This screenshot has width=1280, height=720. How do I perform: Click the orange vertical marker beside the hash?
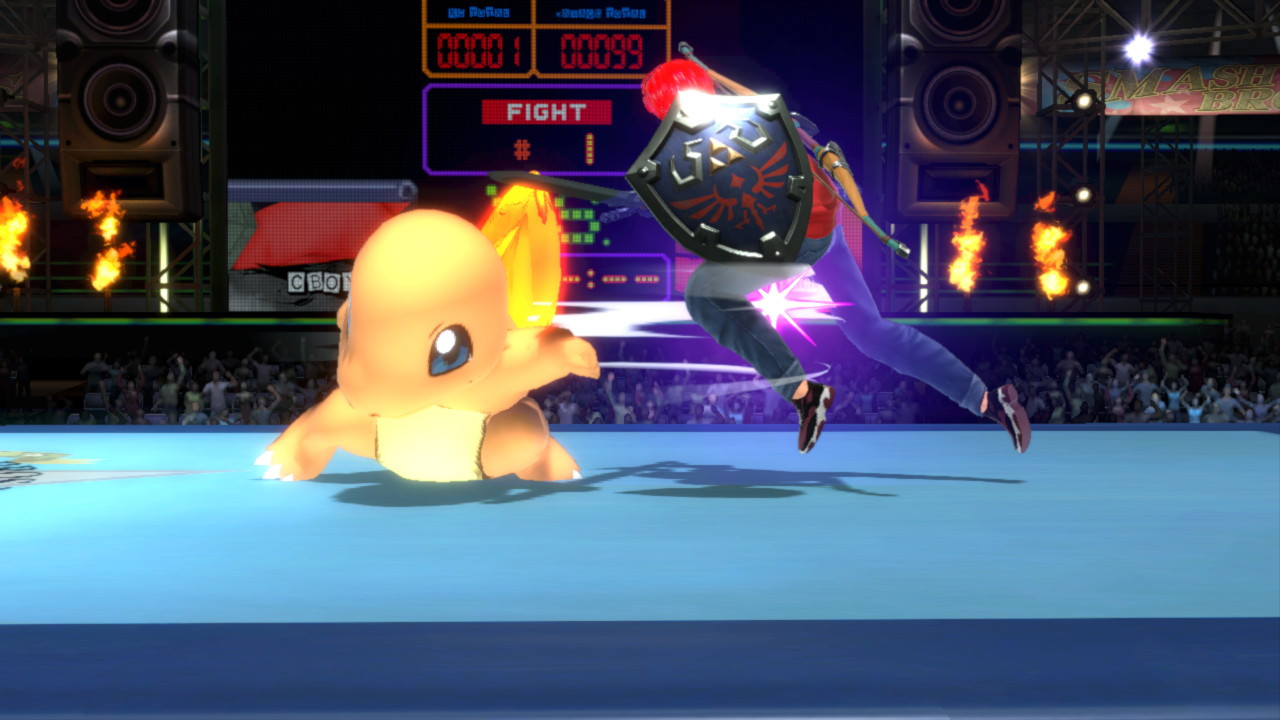(x=591, y=148)
